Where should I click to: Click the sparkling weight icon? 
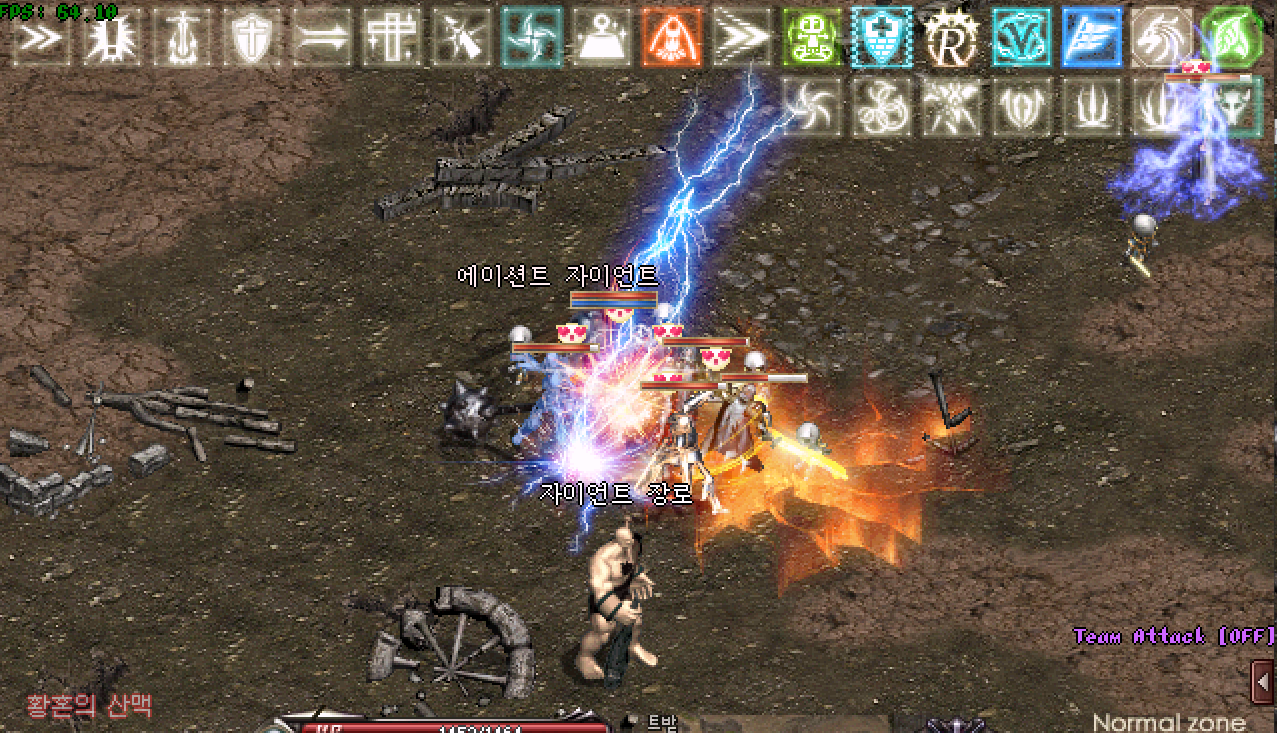602,37
